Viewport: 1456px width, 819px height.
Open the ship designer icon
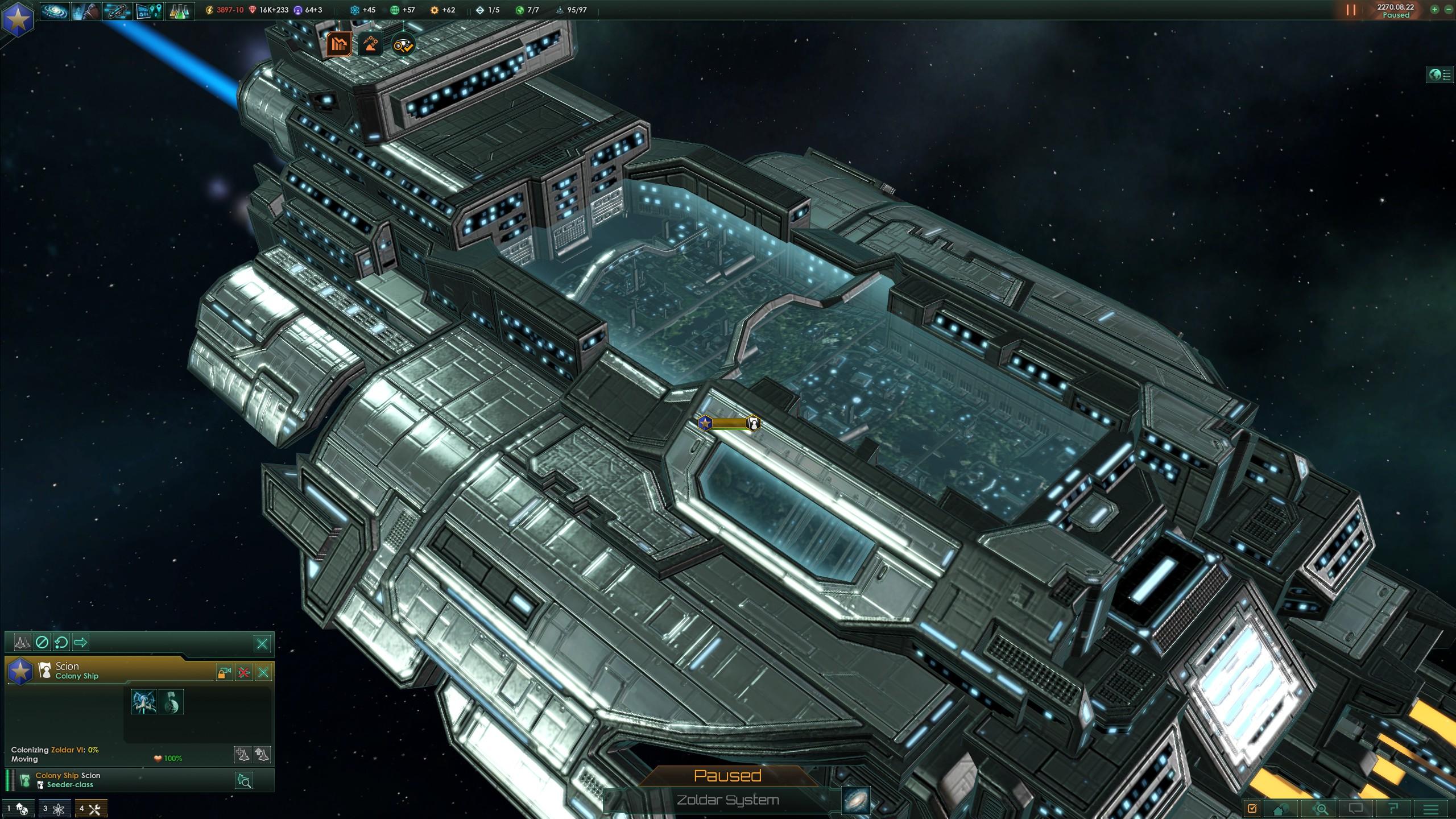117,11
